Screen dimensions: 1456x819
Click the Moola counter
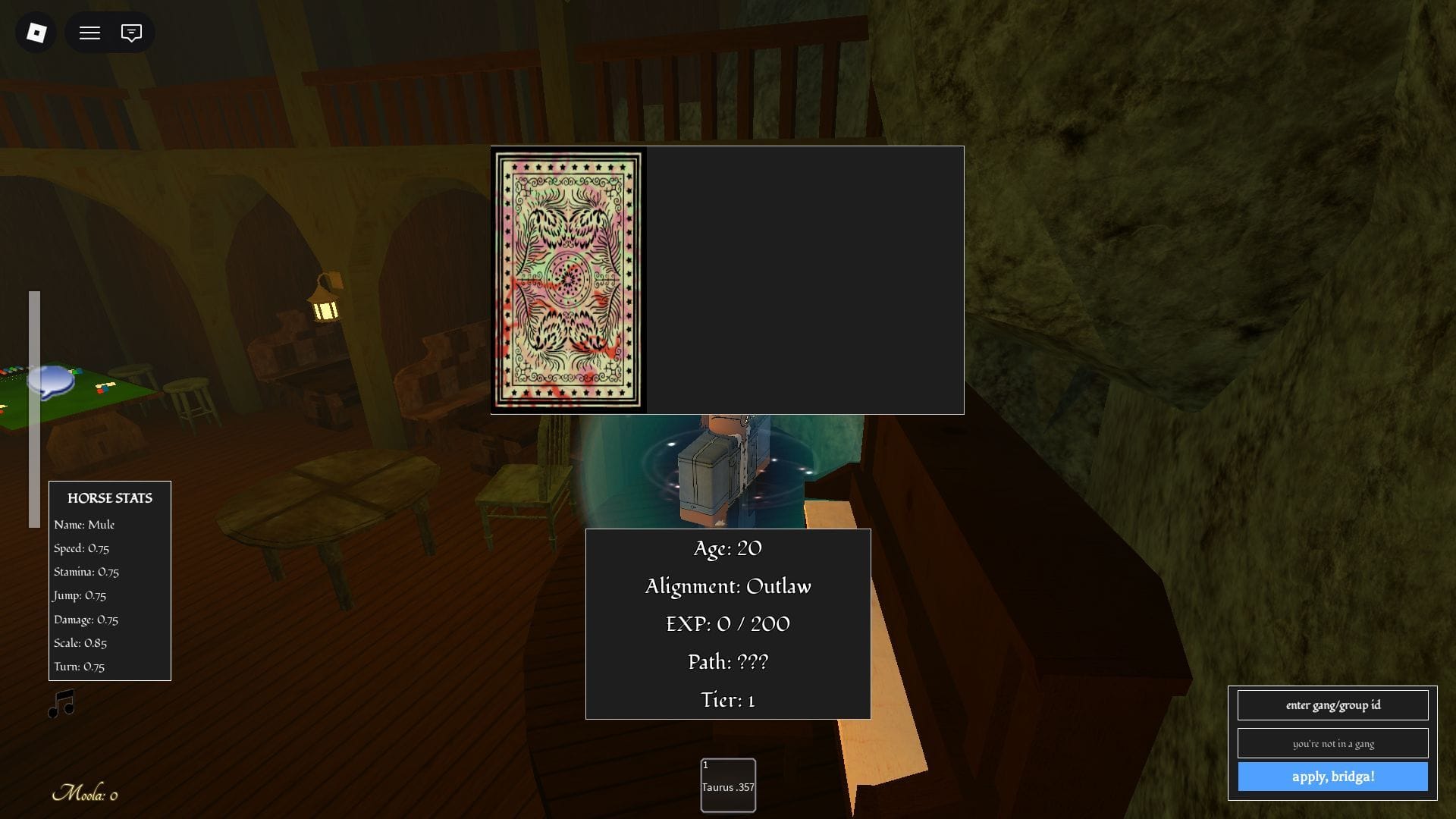pos(86,794)
